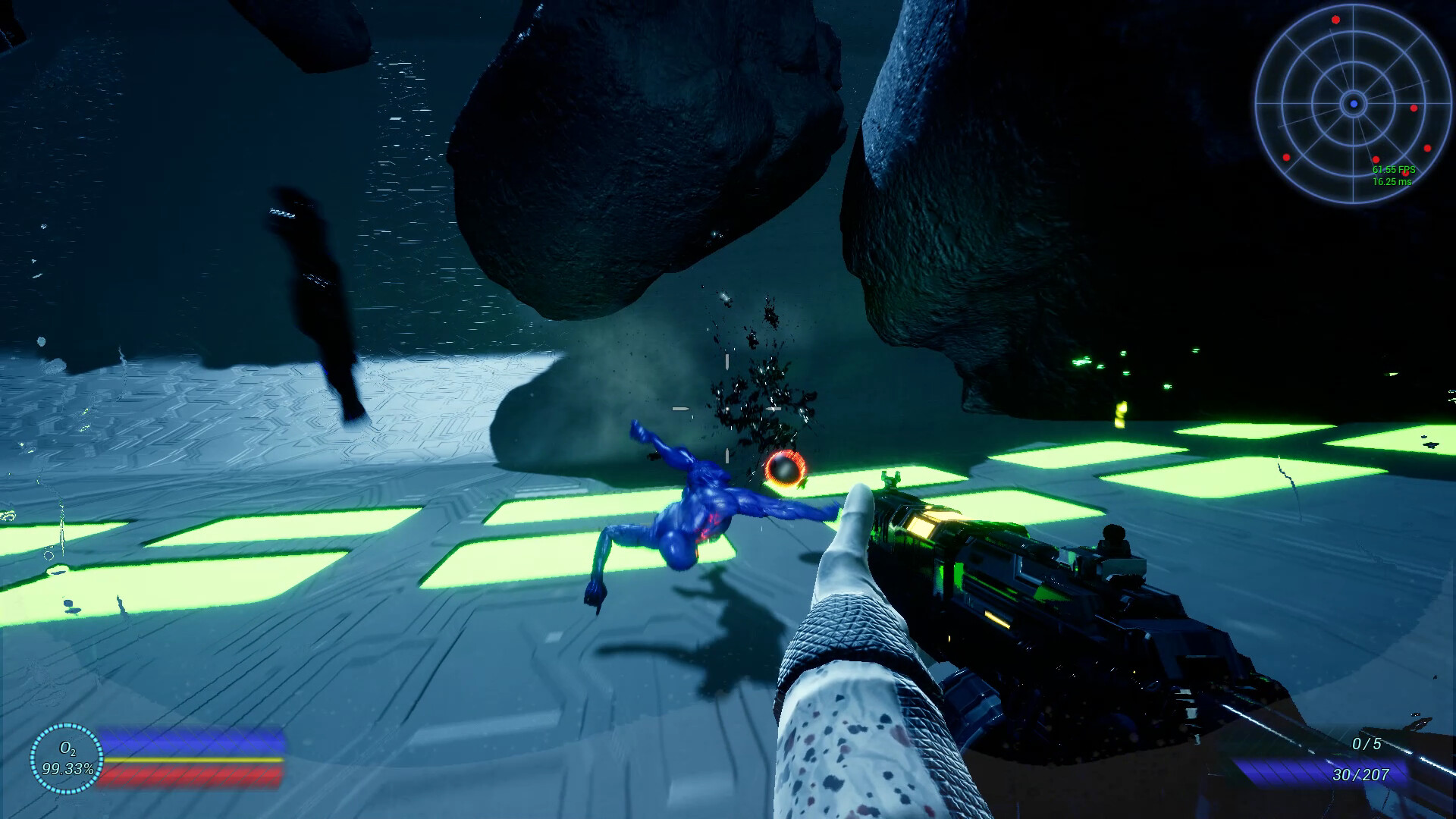Click the circular radar minimap

1353,104
